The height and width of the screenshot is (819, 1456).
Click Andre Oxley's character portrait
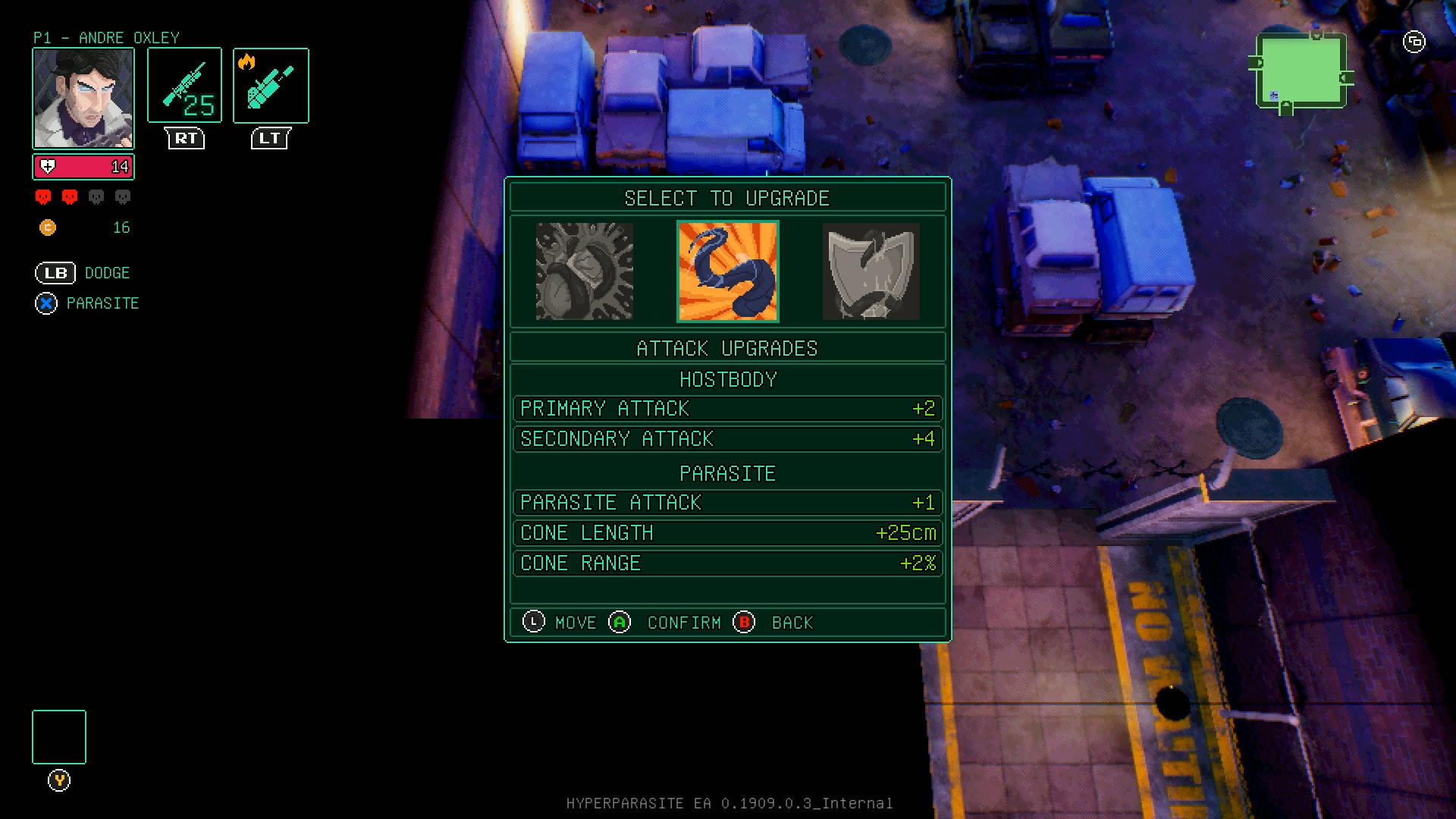pos(83,96)
